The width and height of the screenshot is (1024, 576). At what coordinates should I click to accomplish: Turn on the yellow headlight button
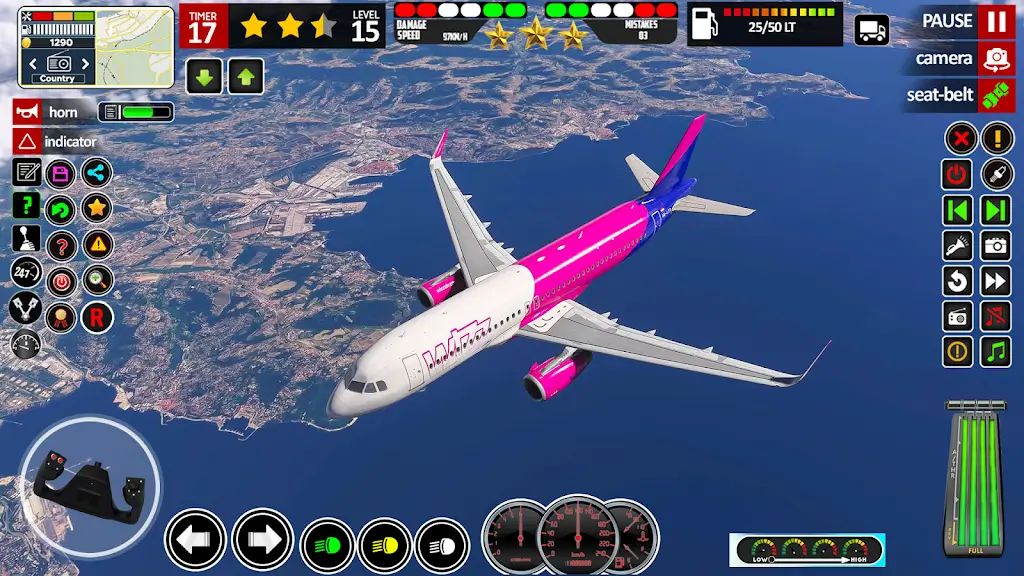click(x=385, y=545)
